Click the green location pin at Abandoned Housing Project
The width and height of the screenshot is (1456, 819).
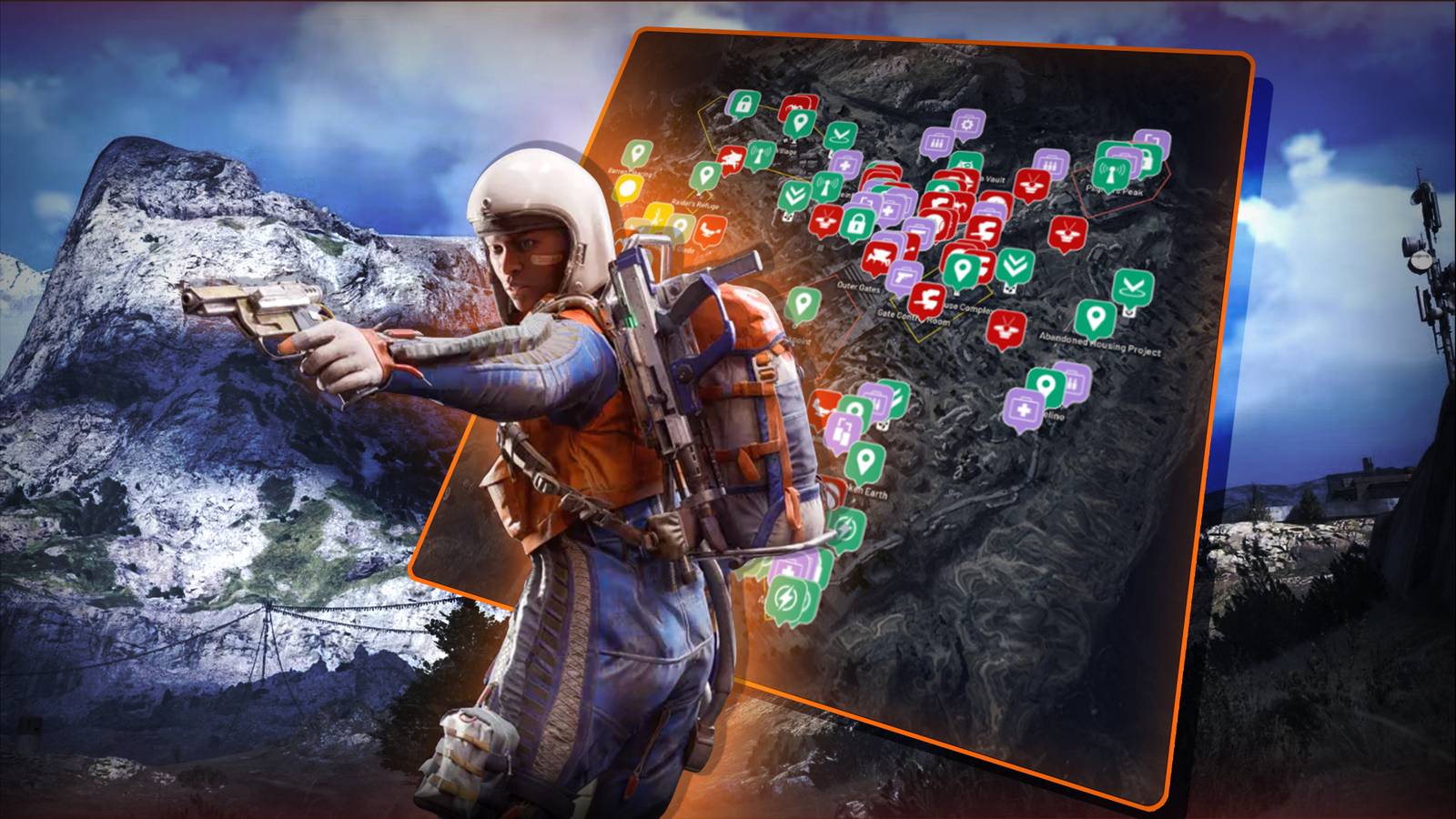pyautogui.click(x=1094, y=318)
